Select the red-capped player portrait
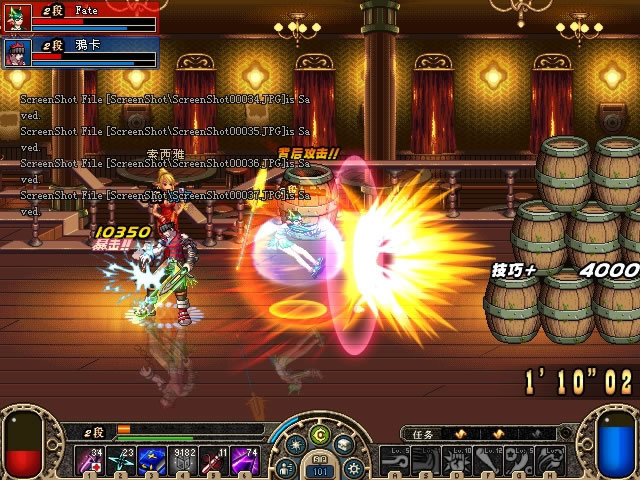Screen dimensions: 640x480 pos(18,51)
